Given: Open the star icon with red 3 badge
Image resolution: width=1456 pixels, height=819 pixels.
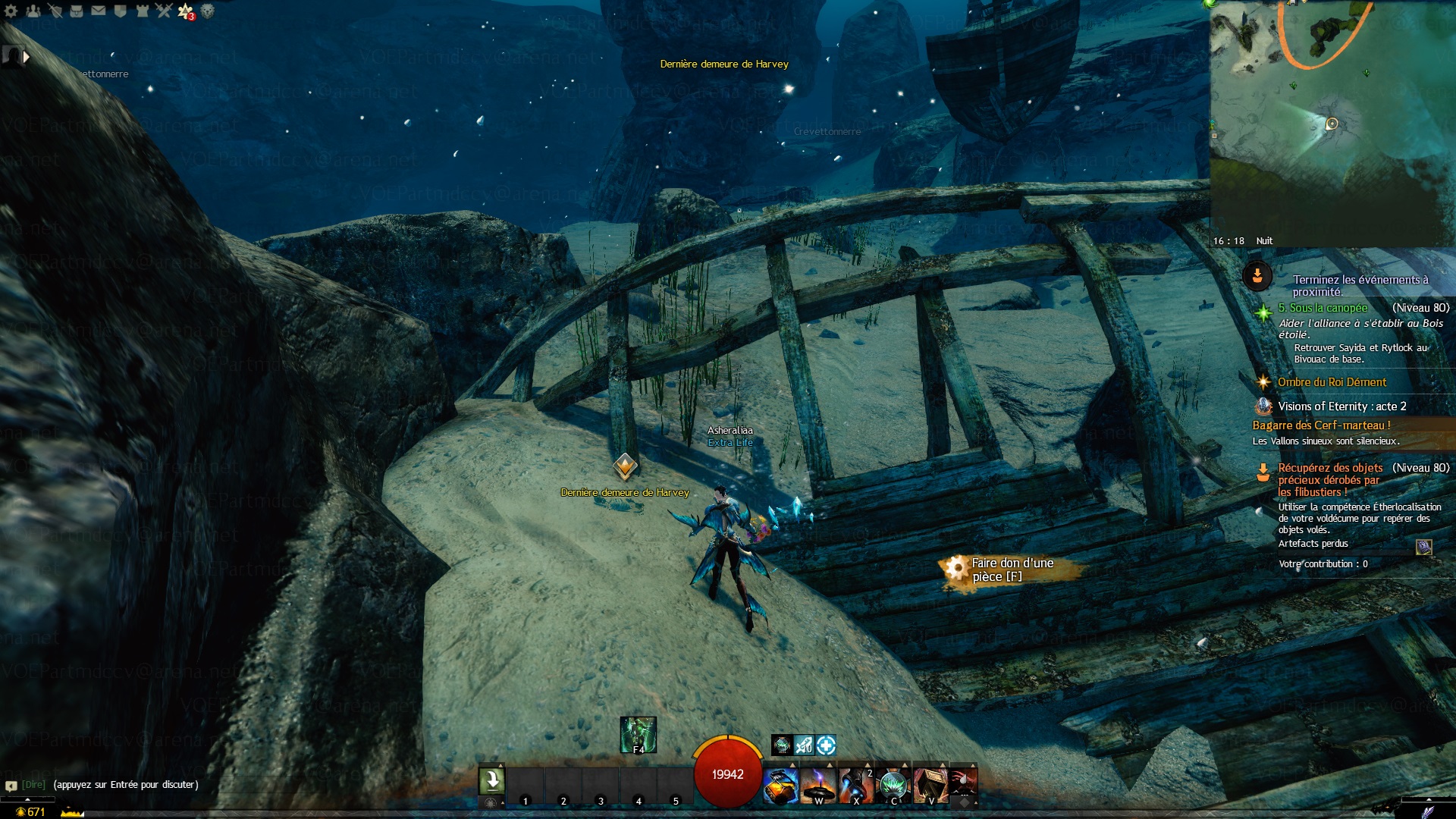Looking at the screenshot, I should pos(186,11).
